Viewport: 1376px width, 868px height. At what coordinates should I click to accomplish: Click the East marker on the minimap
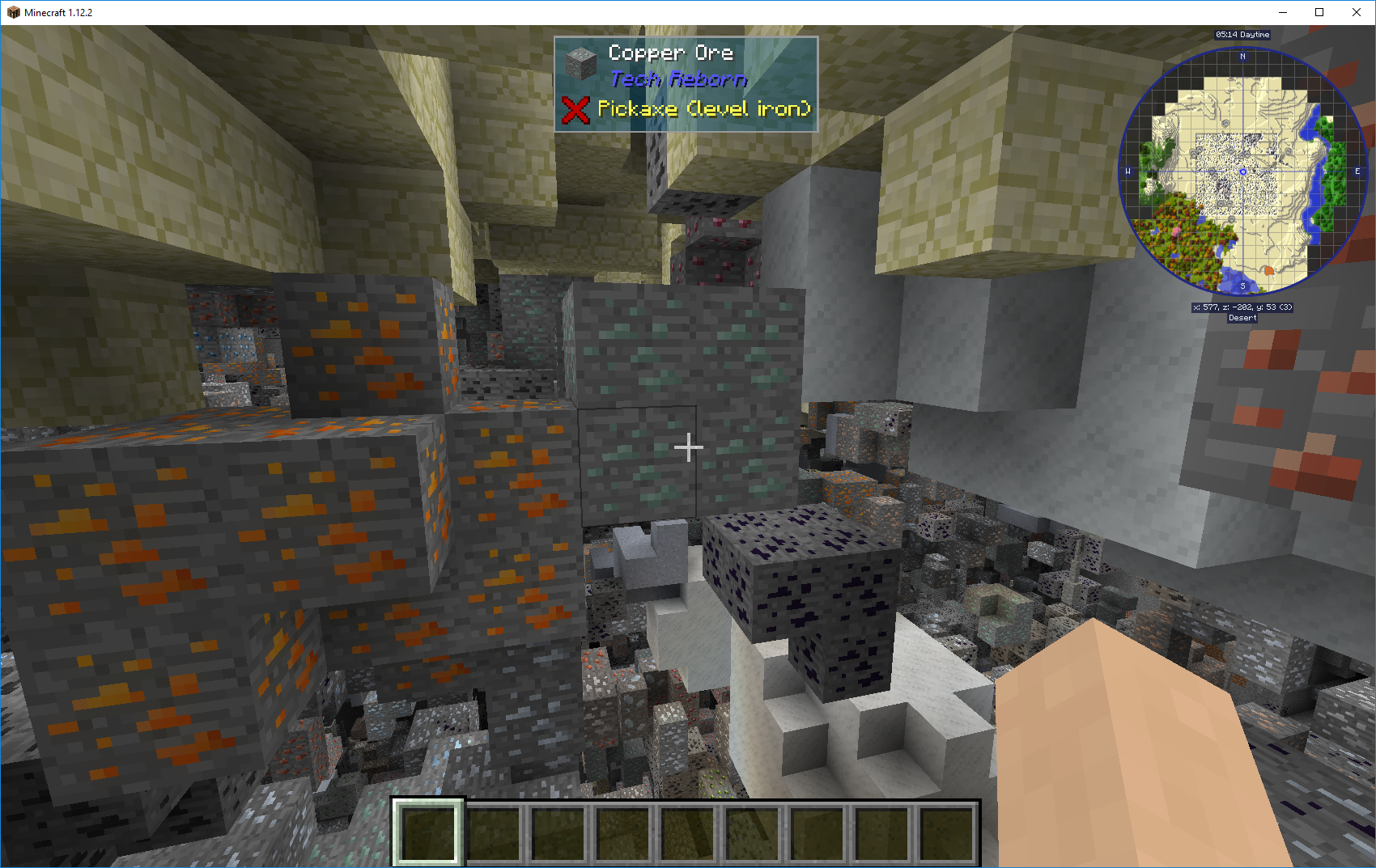coord(1357,171)
